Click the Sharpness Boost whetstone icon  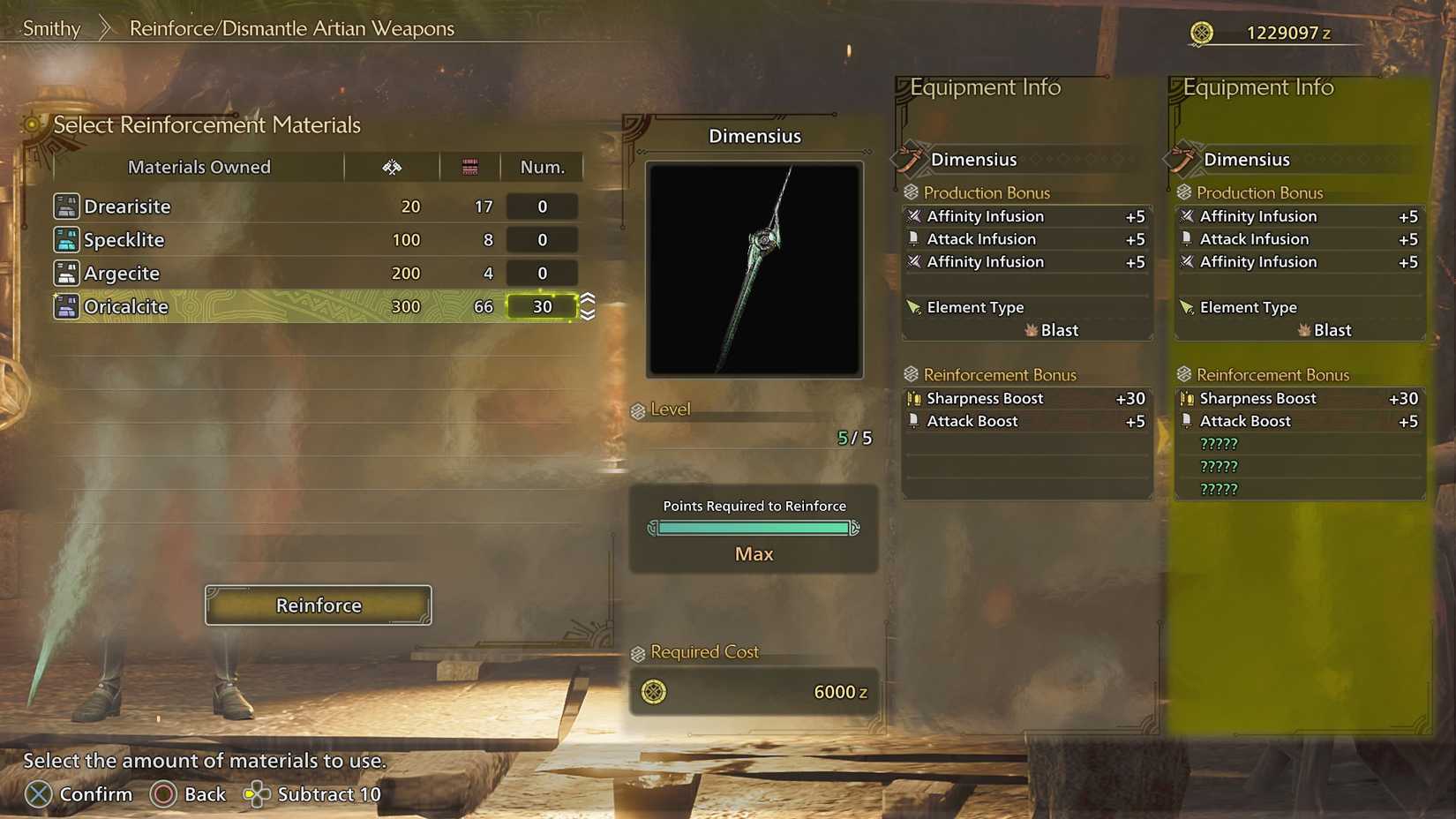914,398
